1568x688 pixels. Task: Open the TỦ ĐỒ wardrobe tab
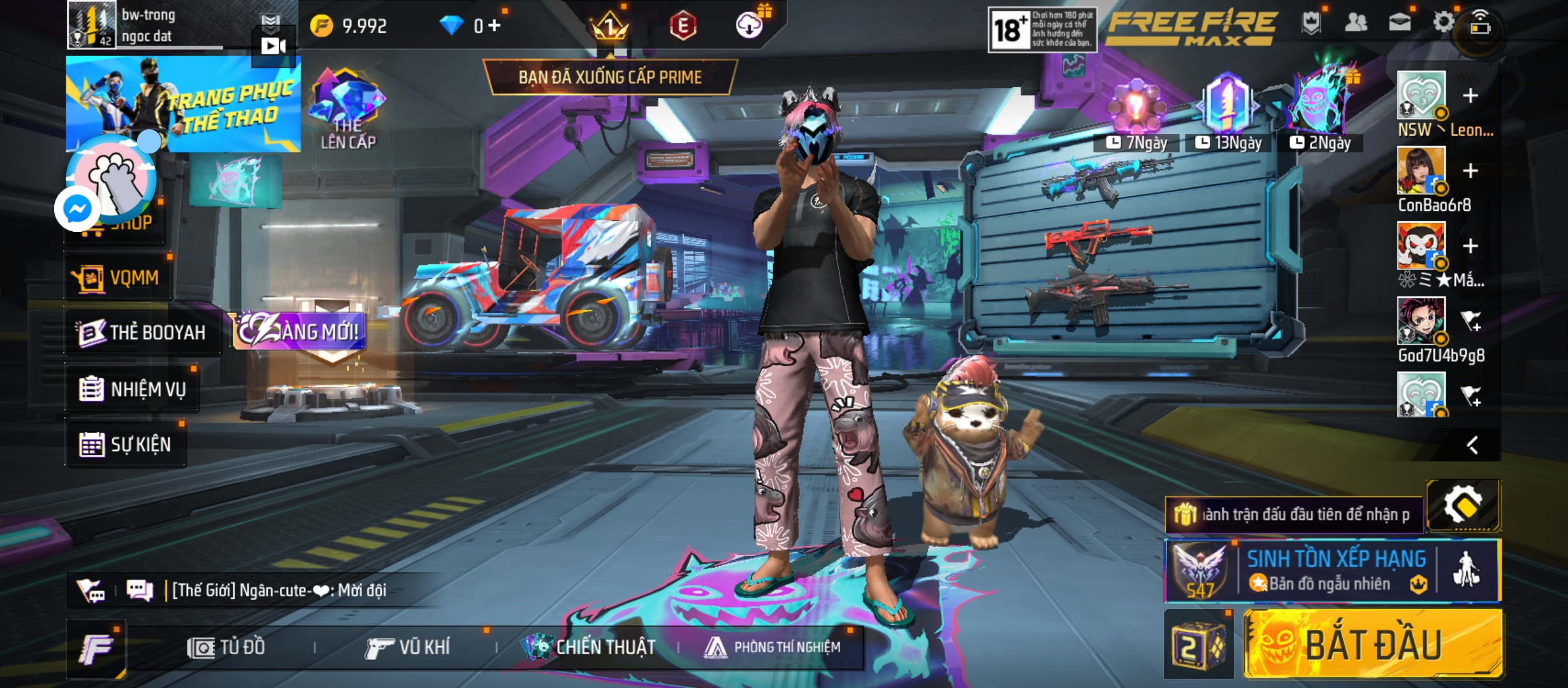tap(226, 648)
